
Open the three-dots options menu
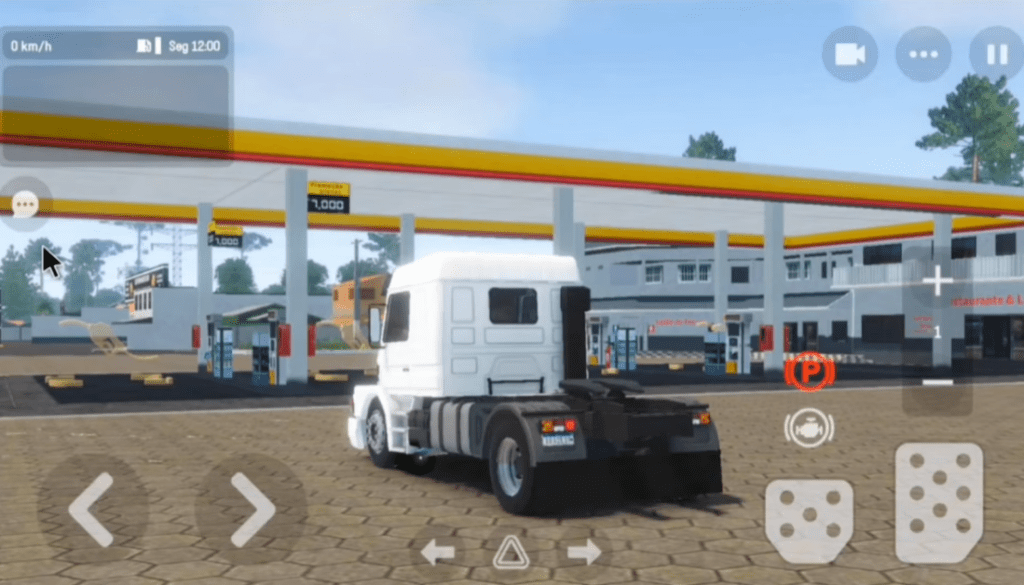923,54
